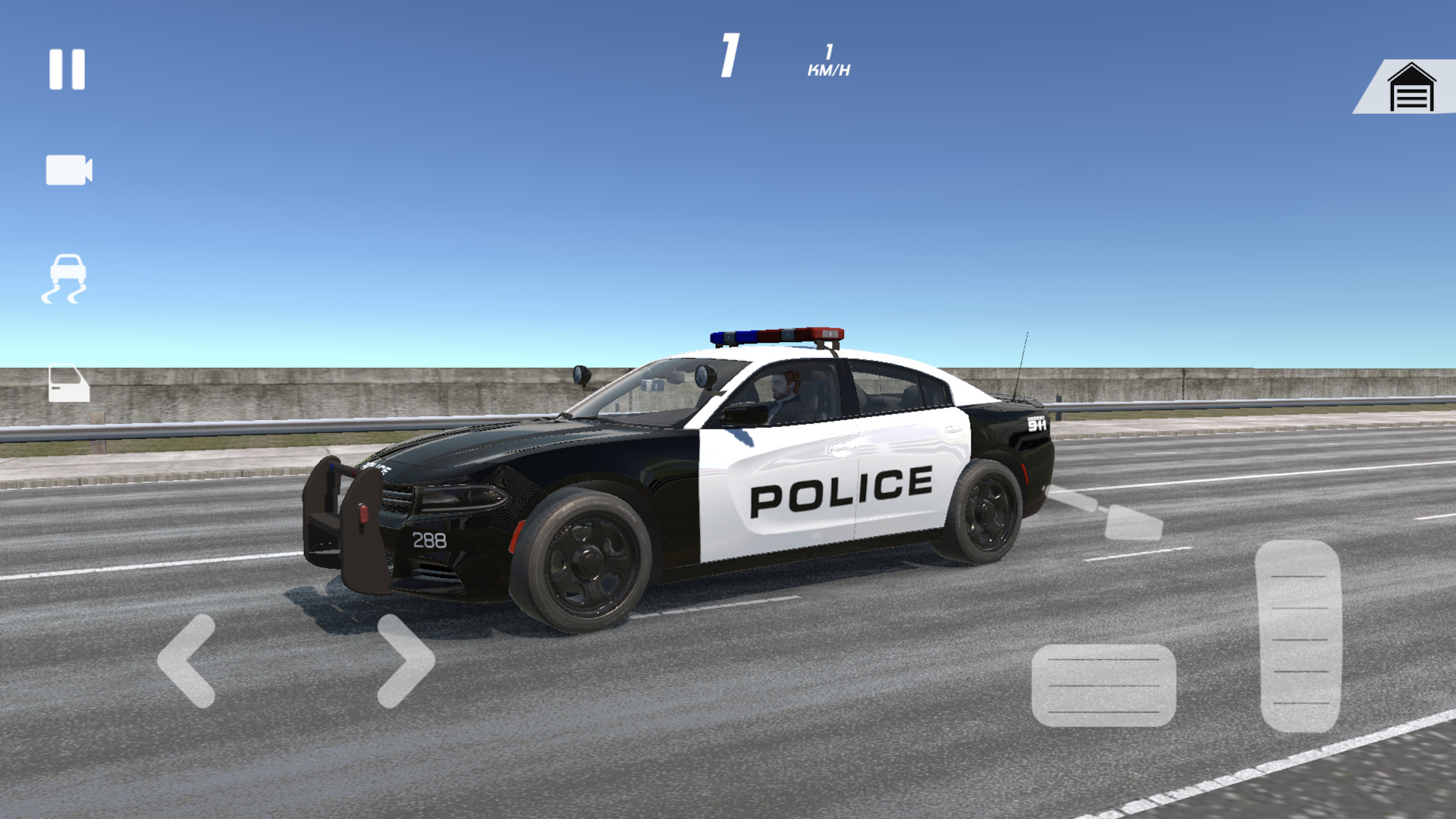Tap the car door icon
Screen dimensions: 1456x819
(68, 383)
